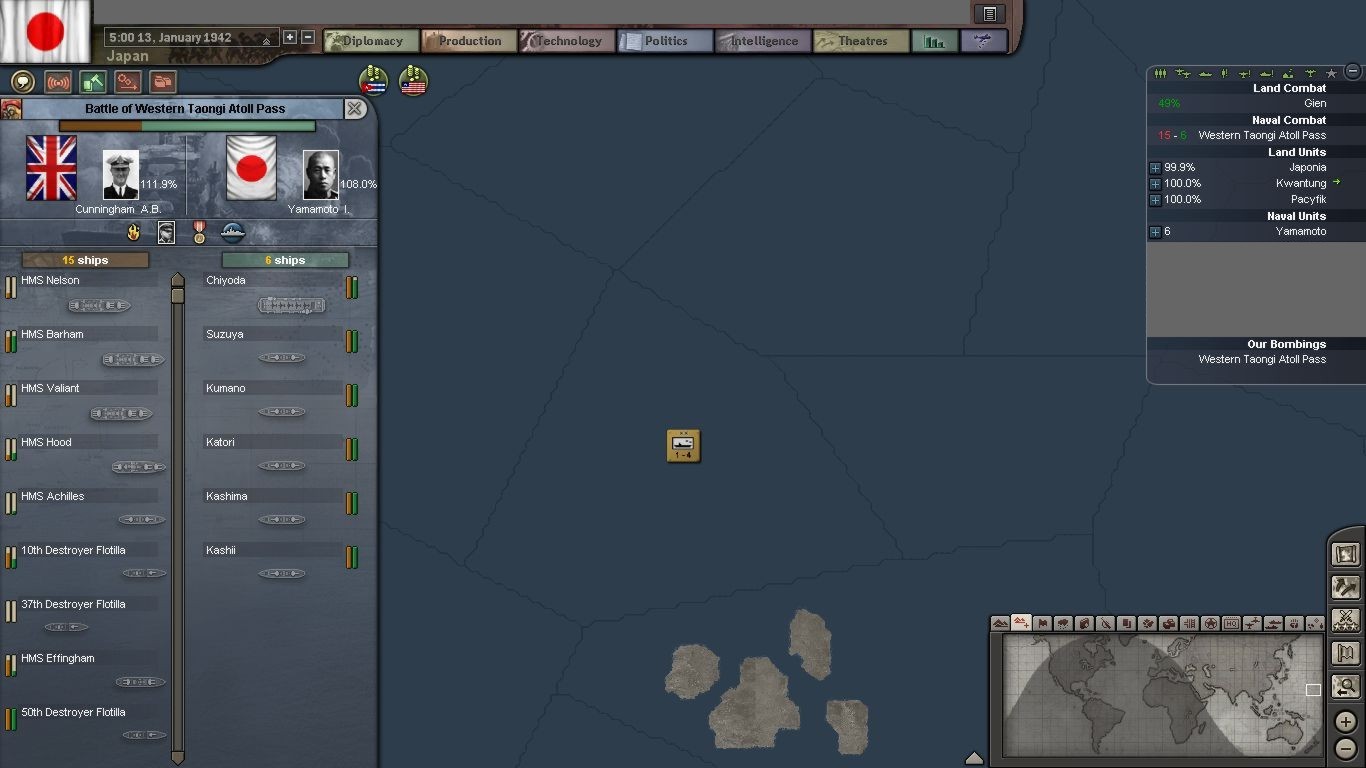The height and width of the screenshot is (768, 1366).
Task: Expand the Kwantung land units entry
Action: click(x=1155, y=184)
